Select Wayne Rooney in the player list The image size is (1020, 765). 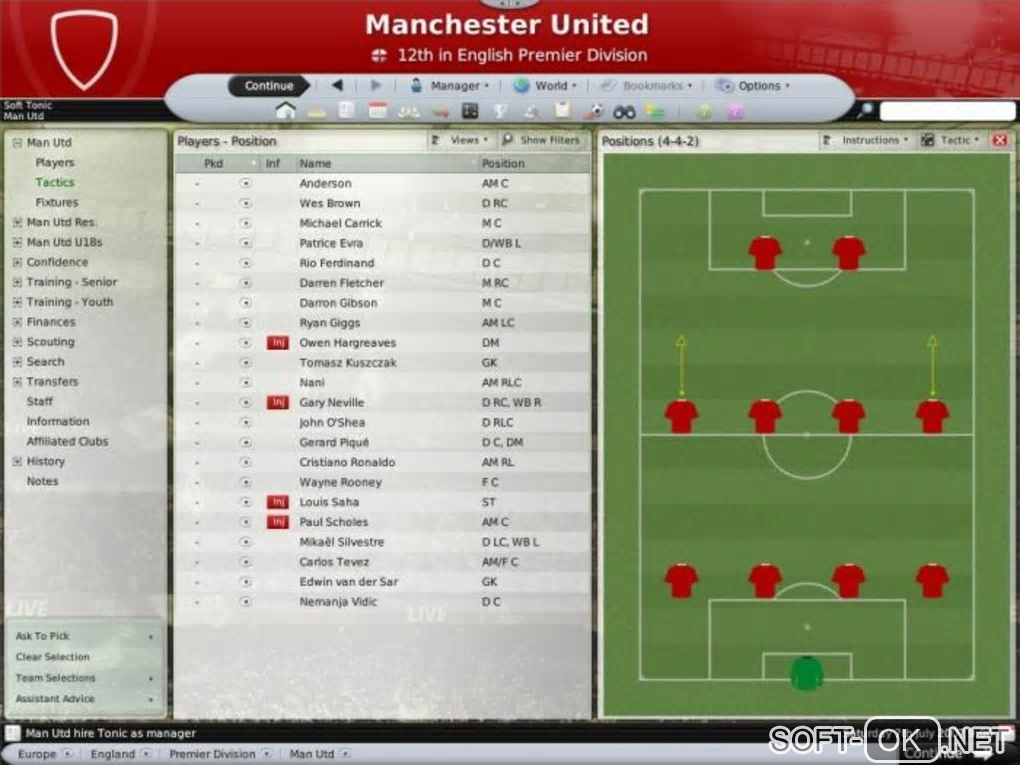(x=340, y=482)
